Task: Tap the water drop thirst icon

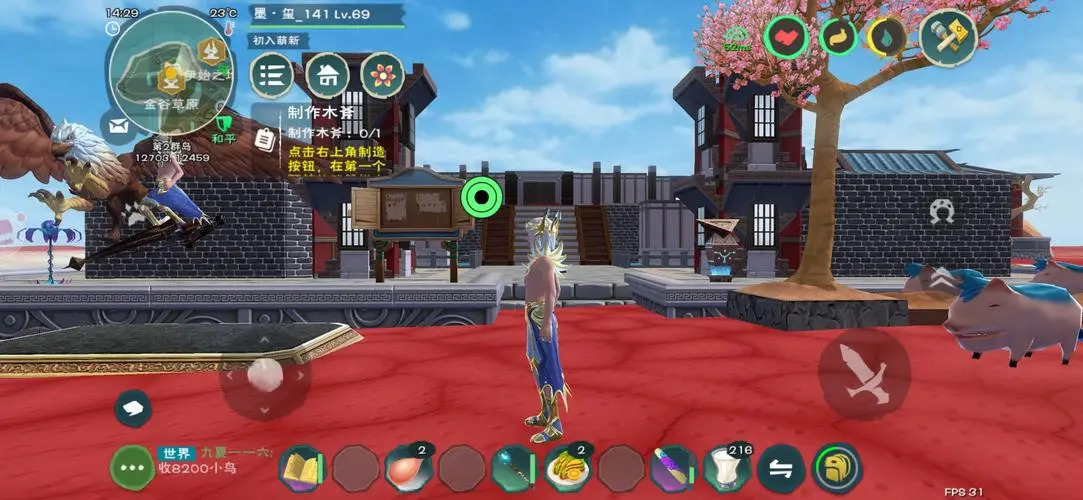Action: coord(886,38)
